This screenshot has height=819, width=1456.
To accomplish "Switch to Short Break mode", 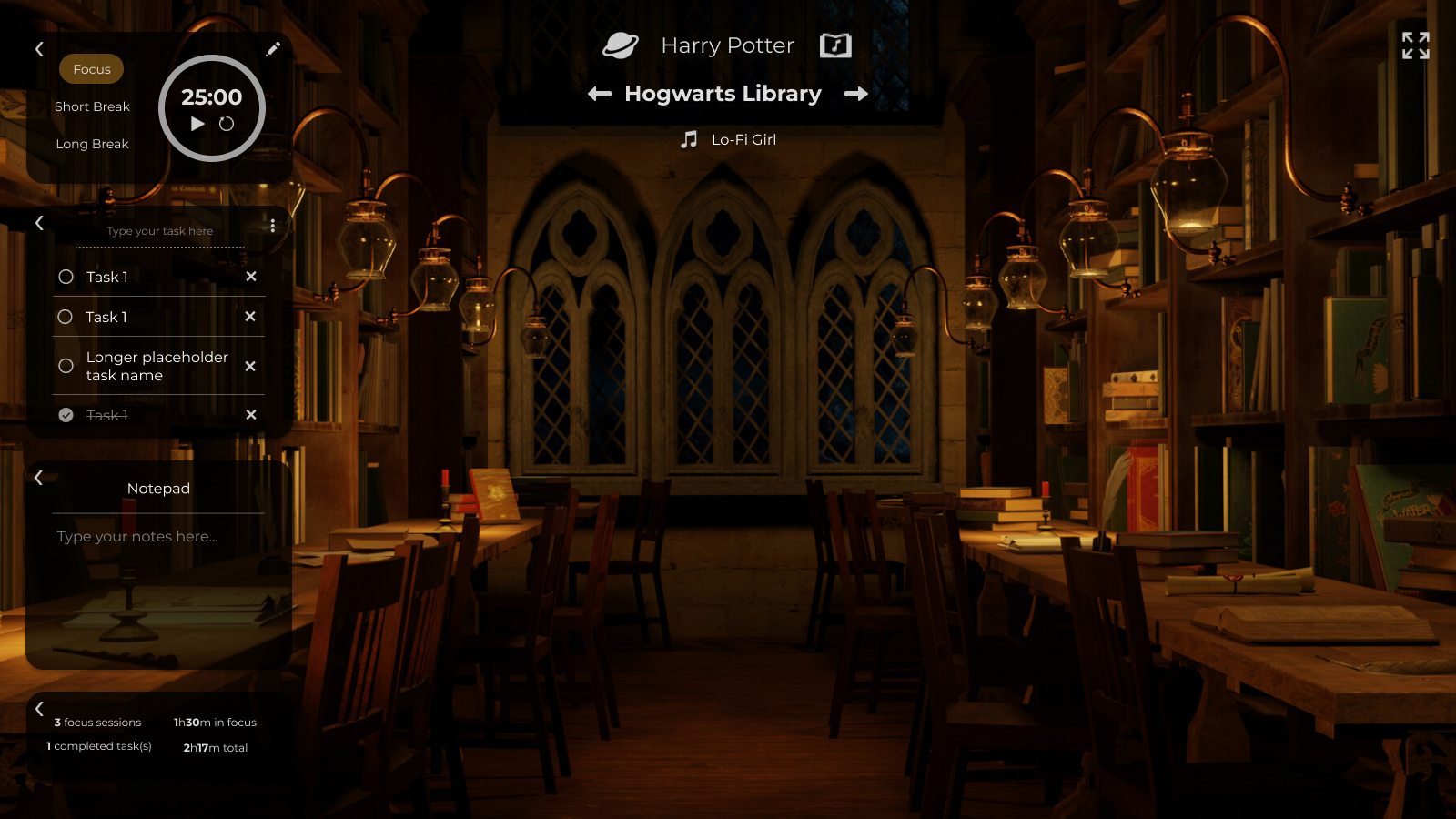I will point(92,106).
